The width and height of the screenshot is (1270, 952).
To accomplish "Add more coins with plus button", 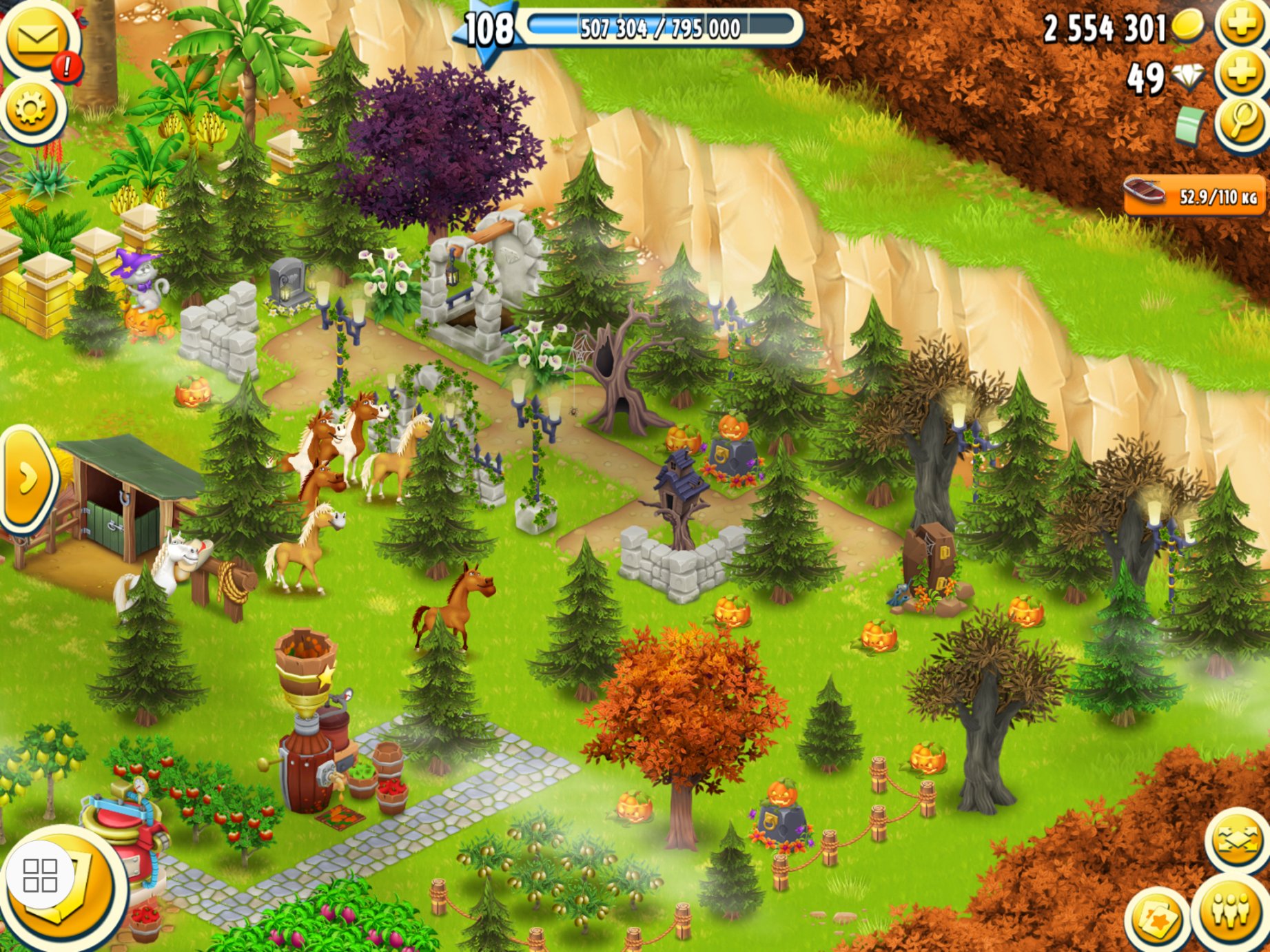I will 1241,25.
